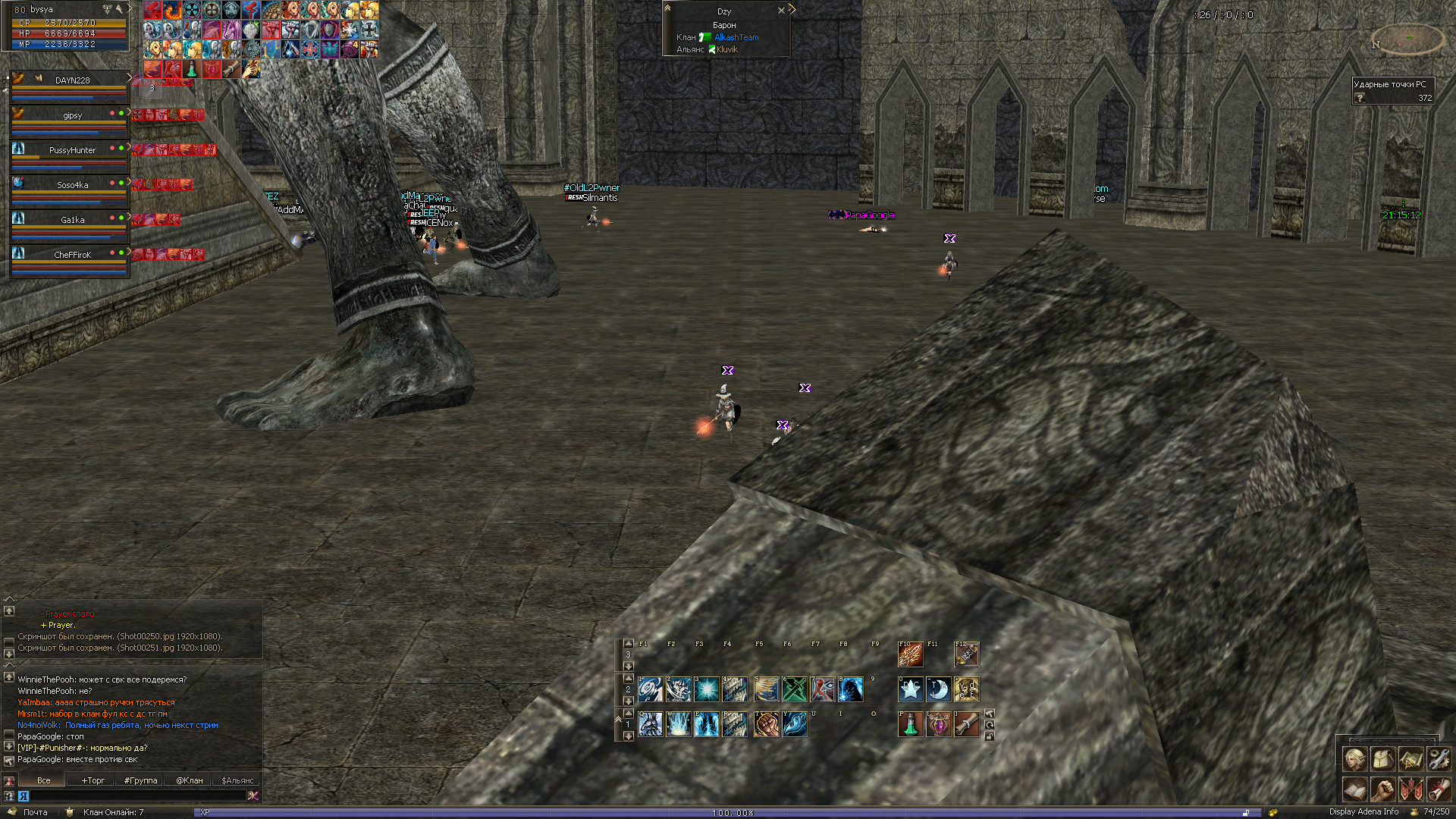
Task: Open the actions fist icon
Action: coord(1382,789)
